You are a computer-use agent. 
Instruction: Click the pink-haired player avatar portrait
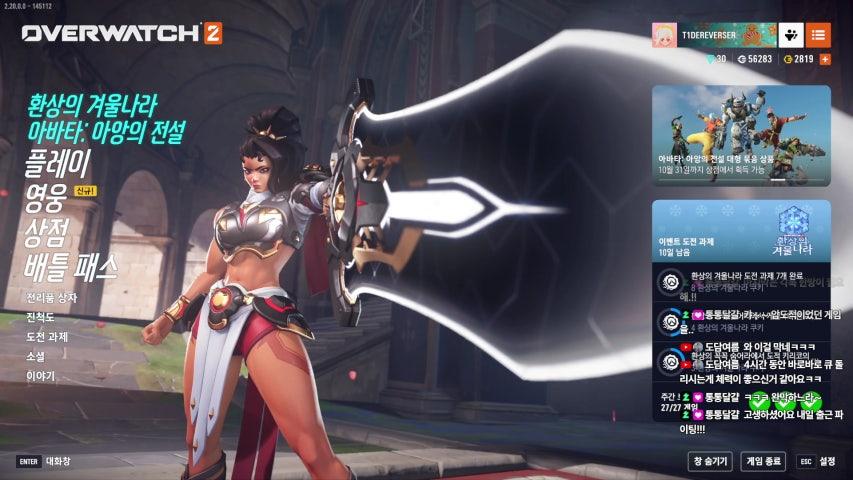click(665, 35)
